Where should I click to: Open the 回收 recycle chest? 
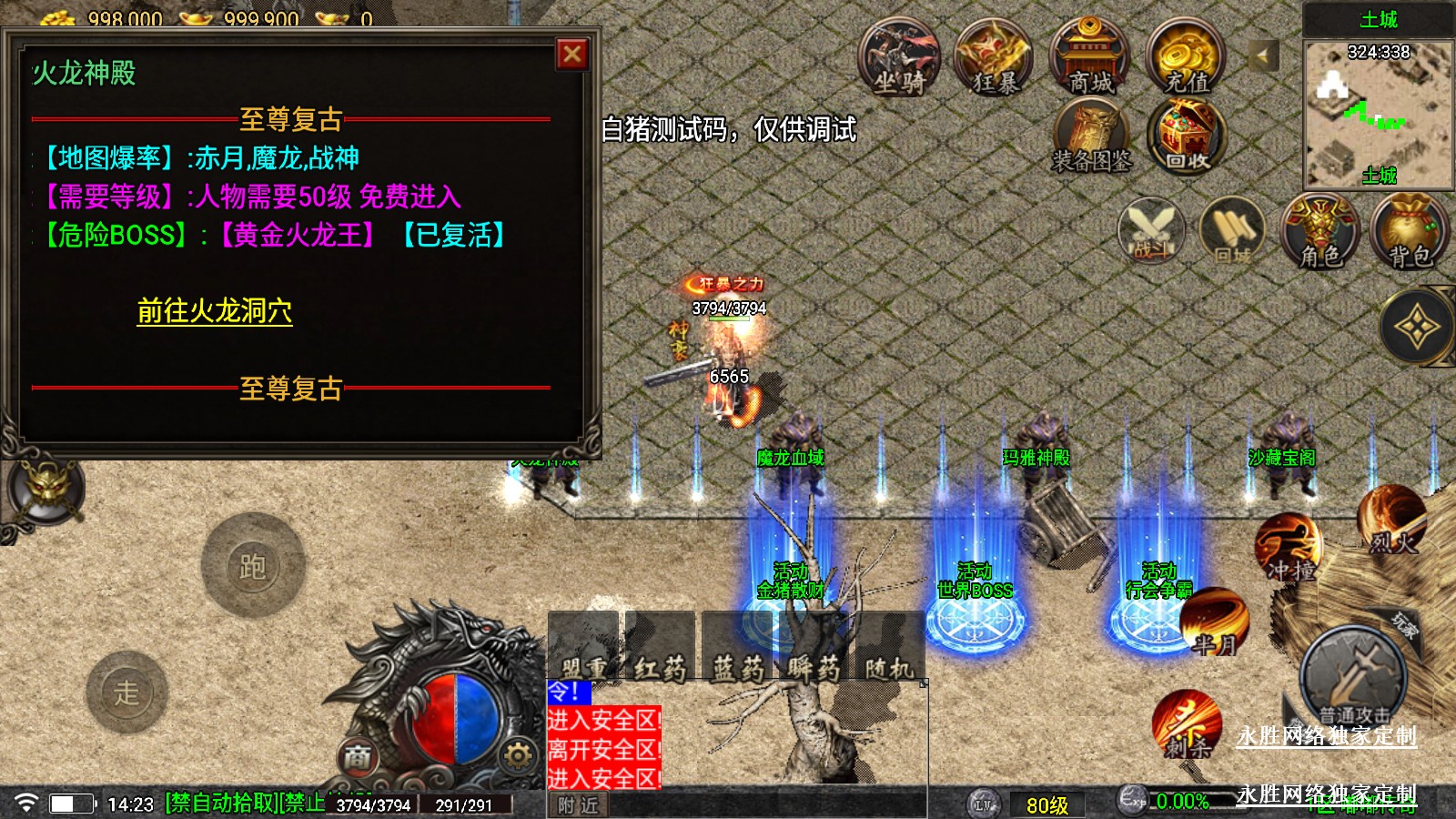tap(1188, 138)
